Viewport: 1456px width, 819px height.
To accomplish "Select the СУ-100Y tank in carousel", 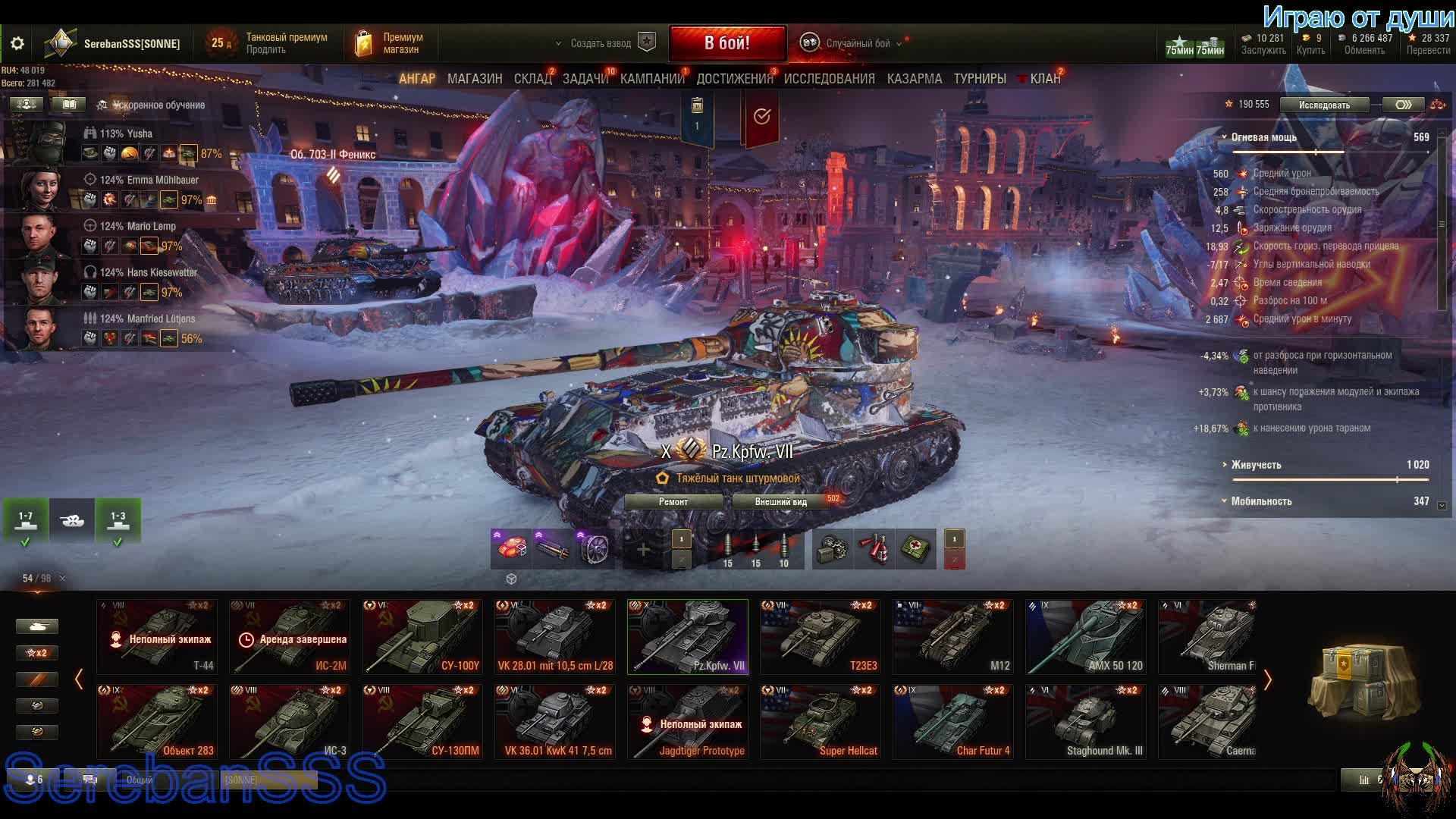I will 422,637.
